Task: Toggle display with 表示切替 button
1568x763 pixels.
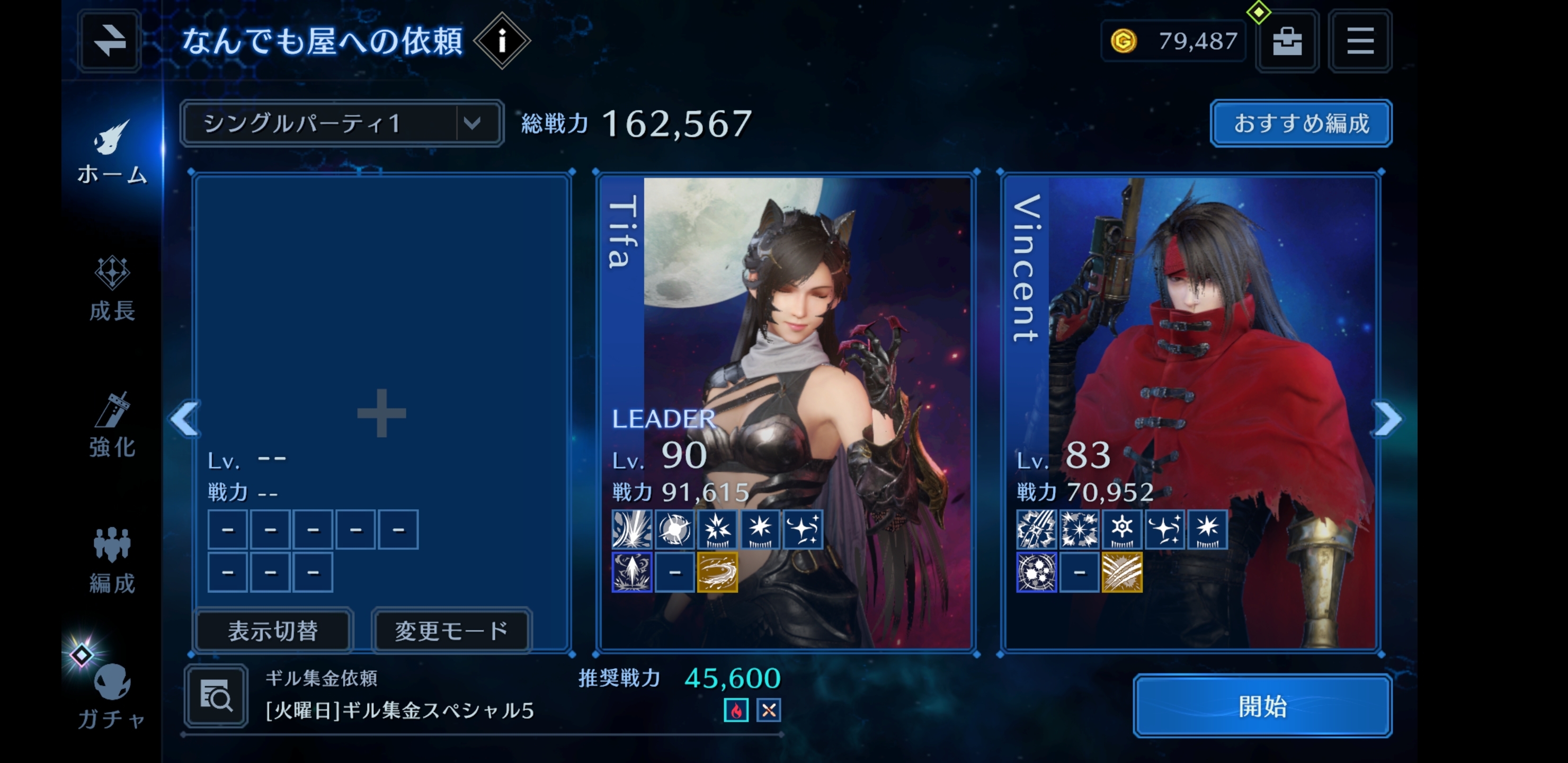Action: [273, 631]
